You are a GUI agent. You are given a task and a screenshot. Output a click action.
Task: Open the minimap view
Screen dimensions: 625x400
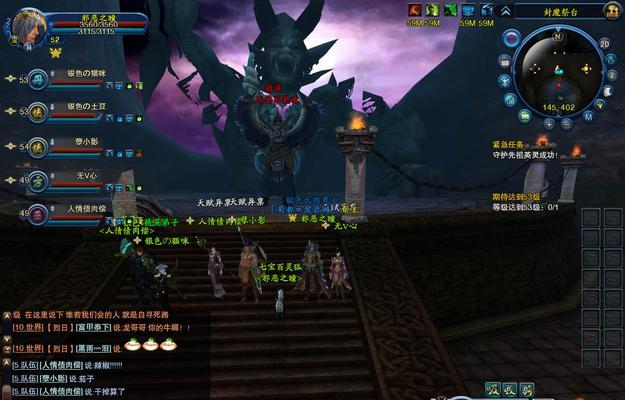coord(558,68)
